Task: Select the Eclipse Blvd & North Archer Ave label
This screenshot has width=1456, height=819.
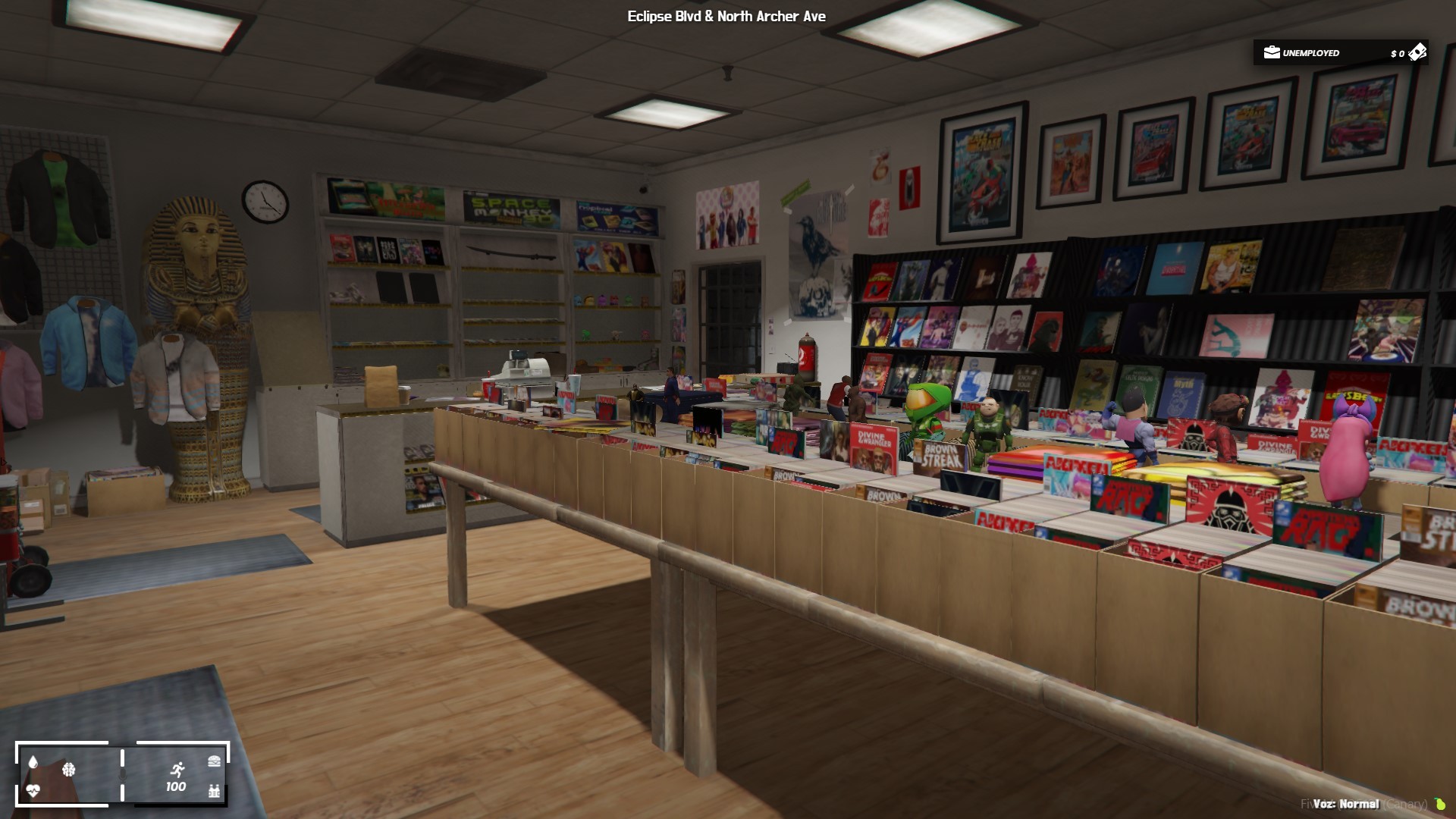Action: 726,16
